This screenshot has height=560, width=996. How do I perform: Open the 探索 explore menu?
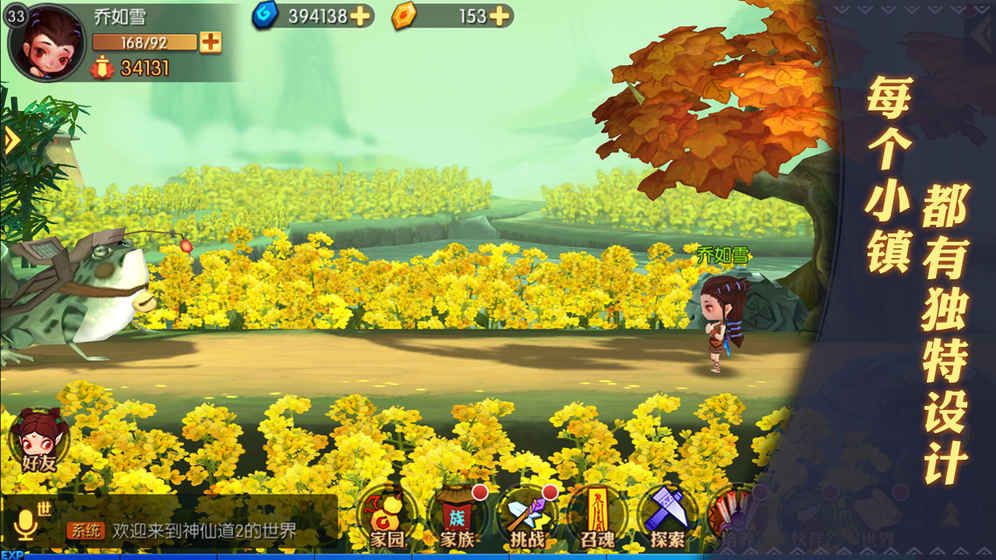(x=667, y=517)
